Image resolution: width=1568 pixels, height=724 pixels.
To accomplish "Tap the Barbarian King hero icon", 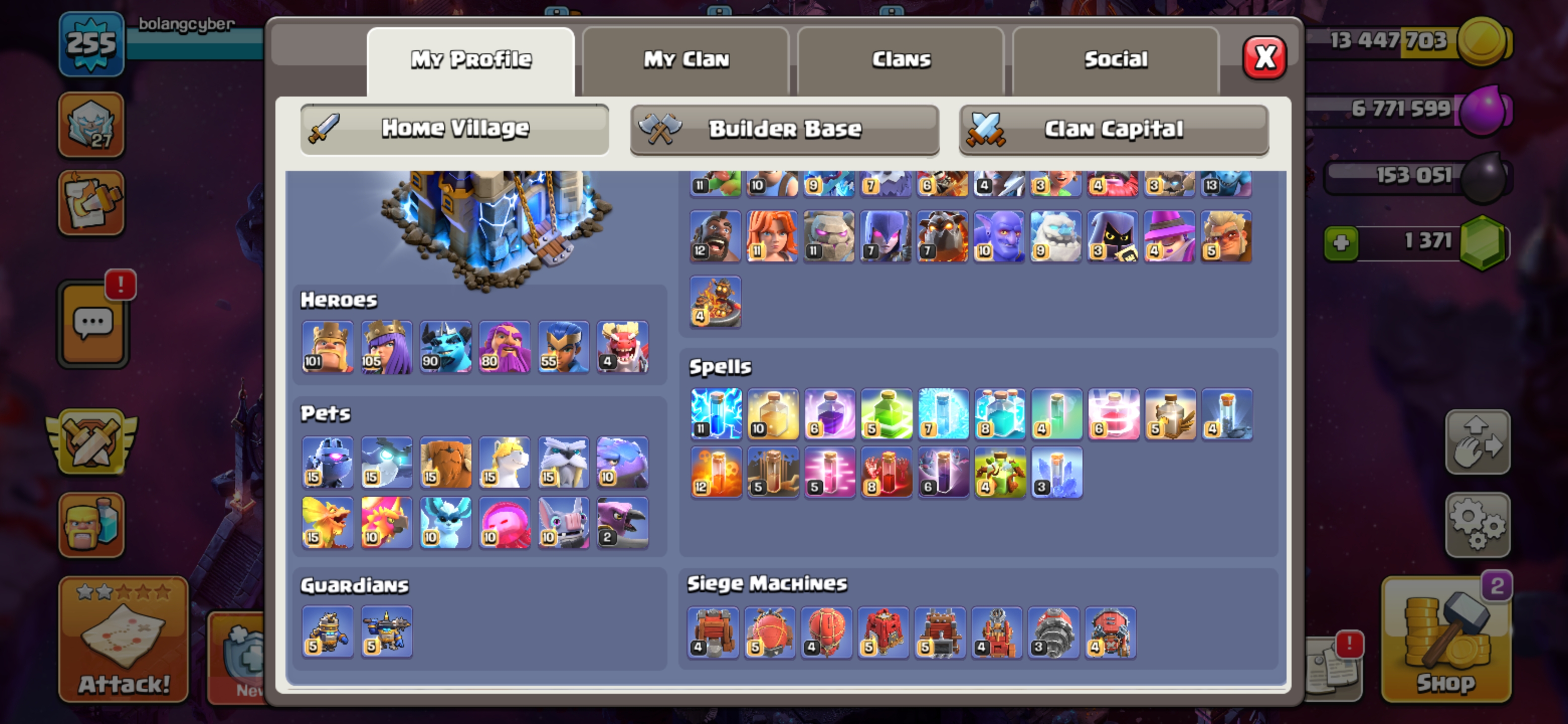I will tap(328, 347).
